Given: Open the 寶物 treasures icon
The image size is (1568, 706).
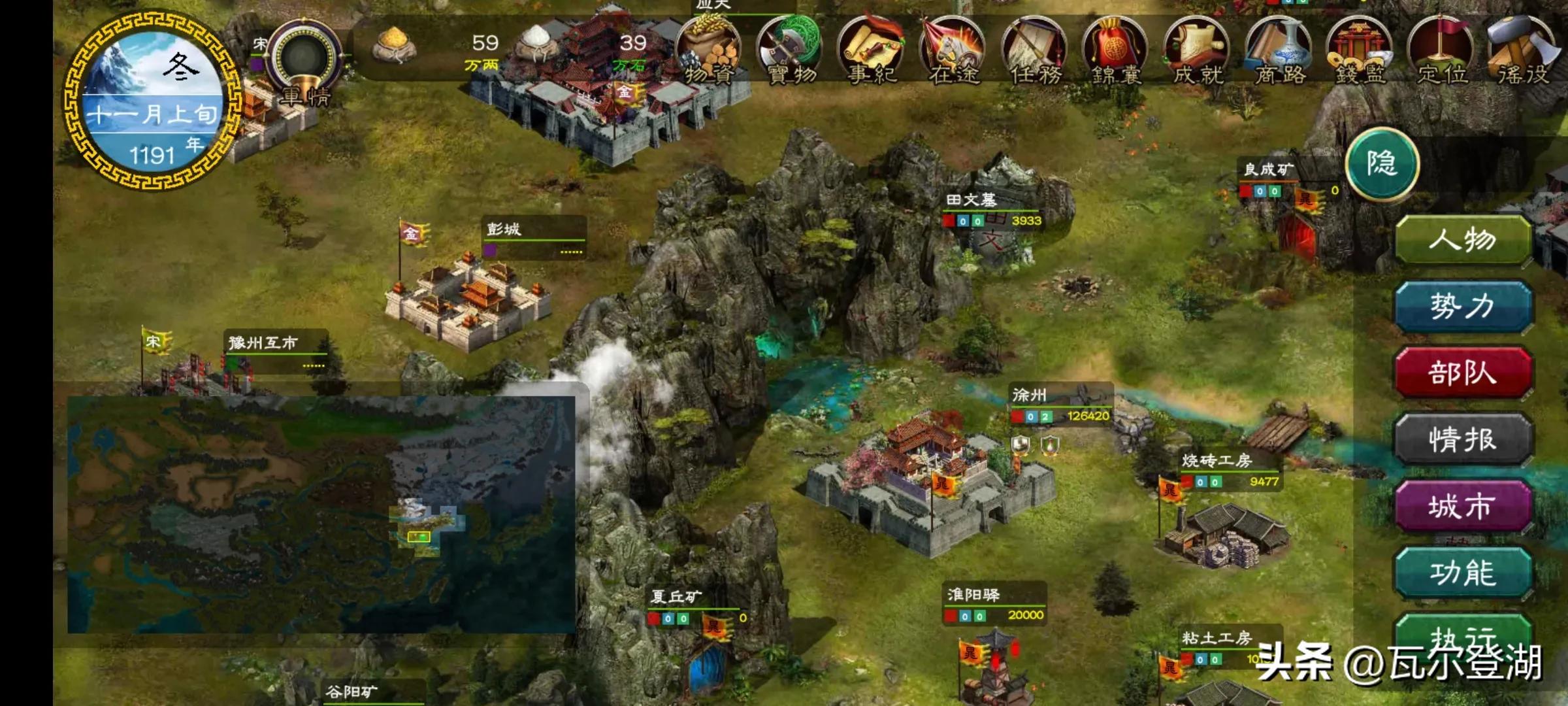Looking at the screenshot, I should pos(791,51).
